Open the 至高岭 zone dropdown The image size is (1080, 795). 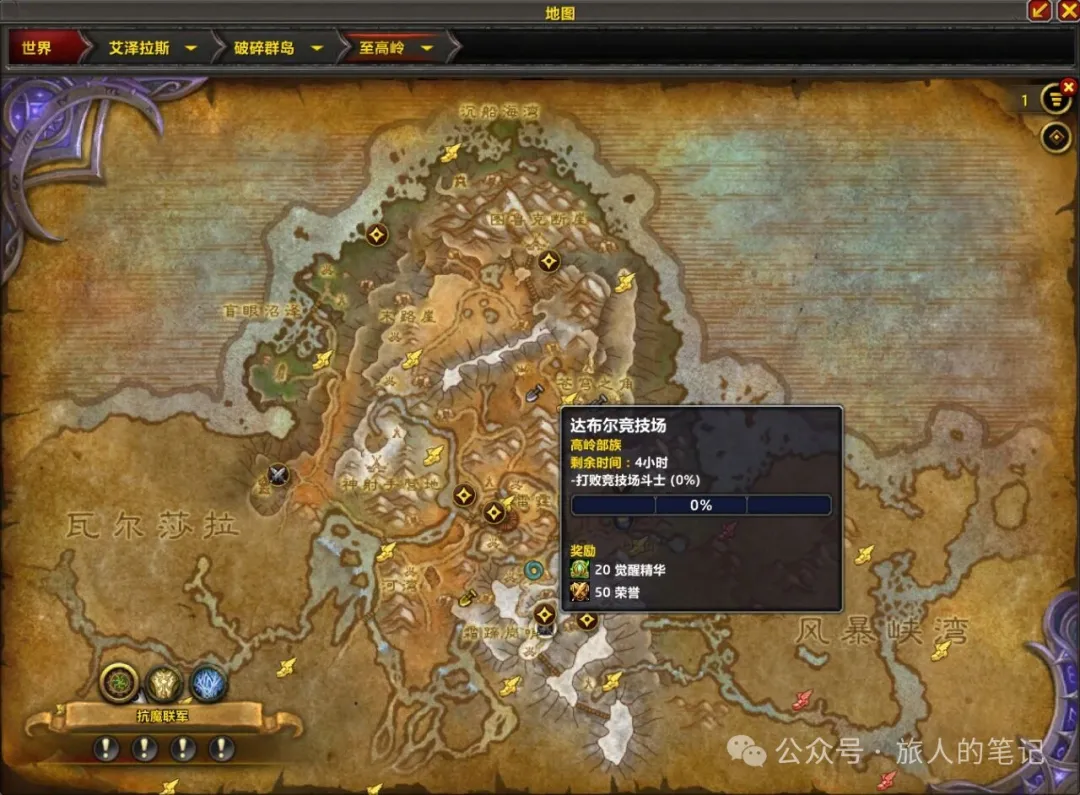(x=427, y=47)
